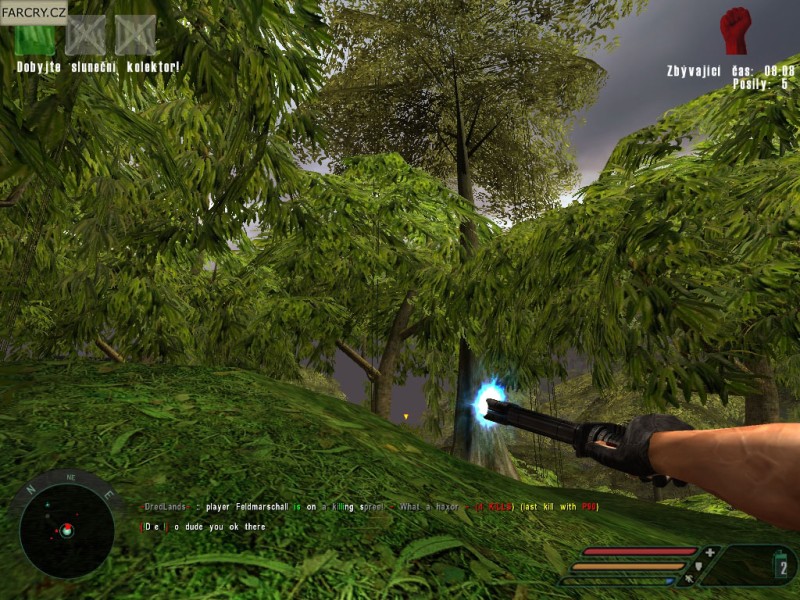Click the armor shield icon
Screen dimensions: 800x600
coord(698,565)
